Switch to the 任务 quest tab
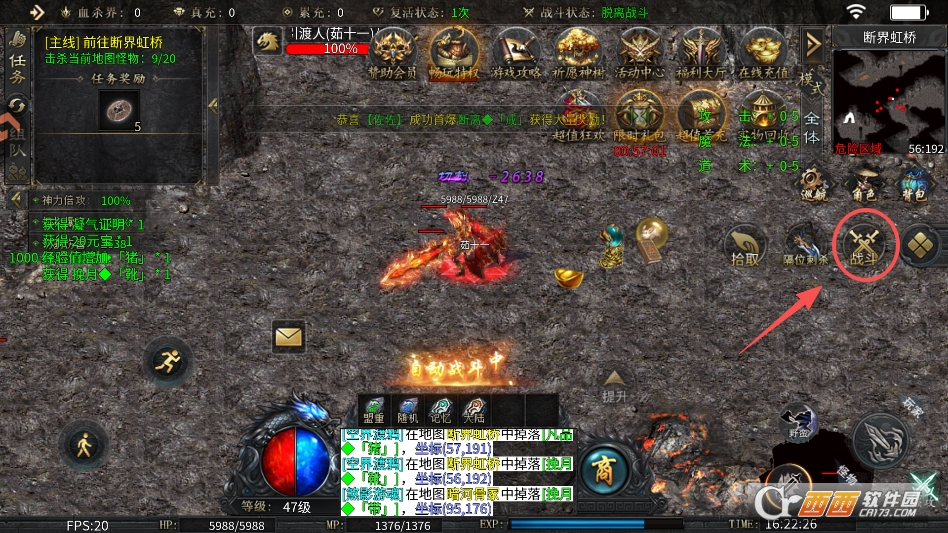The width and height of the screenshot is (948, 533). 17,60
